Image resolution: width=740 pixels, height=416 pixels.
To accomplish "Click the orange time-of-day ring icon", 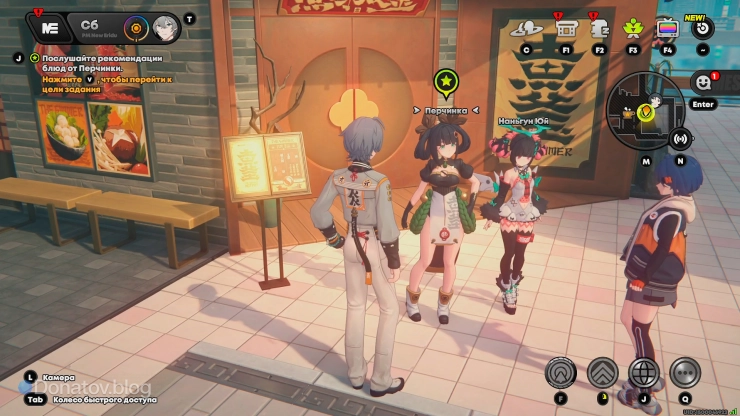I will 136,27.
